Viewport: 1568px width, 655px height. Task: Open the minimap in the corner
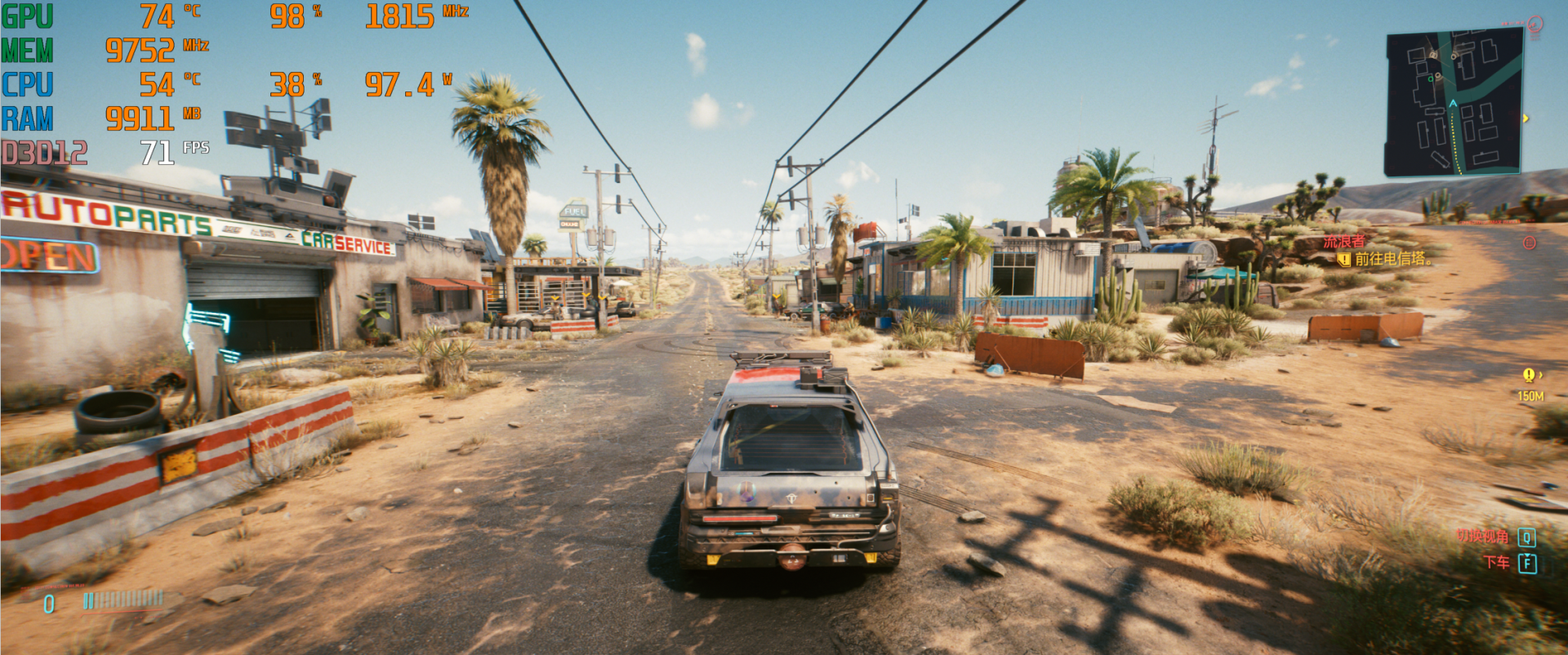click(x=1454, y=101)
